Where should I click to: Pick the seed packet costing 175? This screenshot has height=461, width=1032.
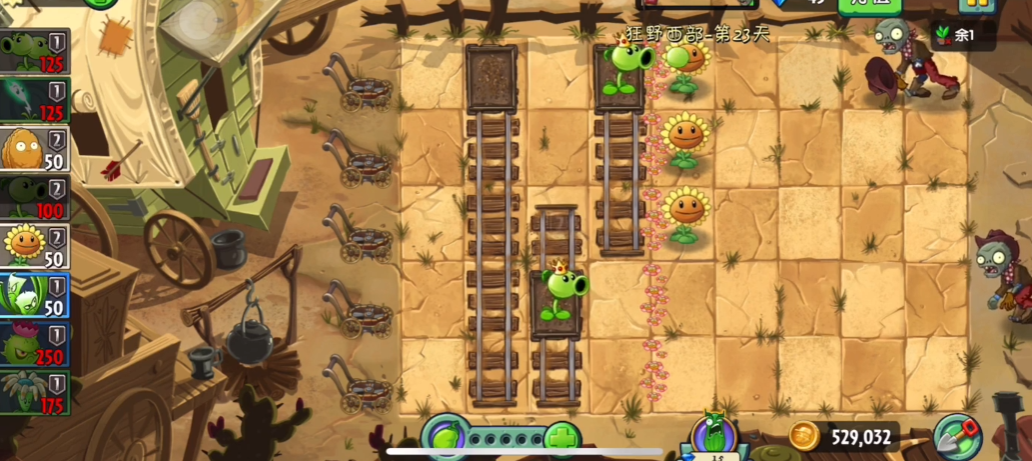tap(34, 392)
